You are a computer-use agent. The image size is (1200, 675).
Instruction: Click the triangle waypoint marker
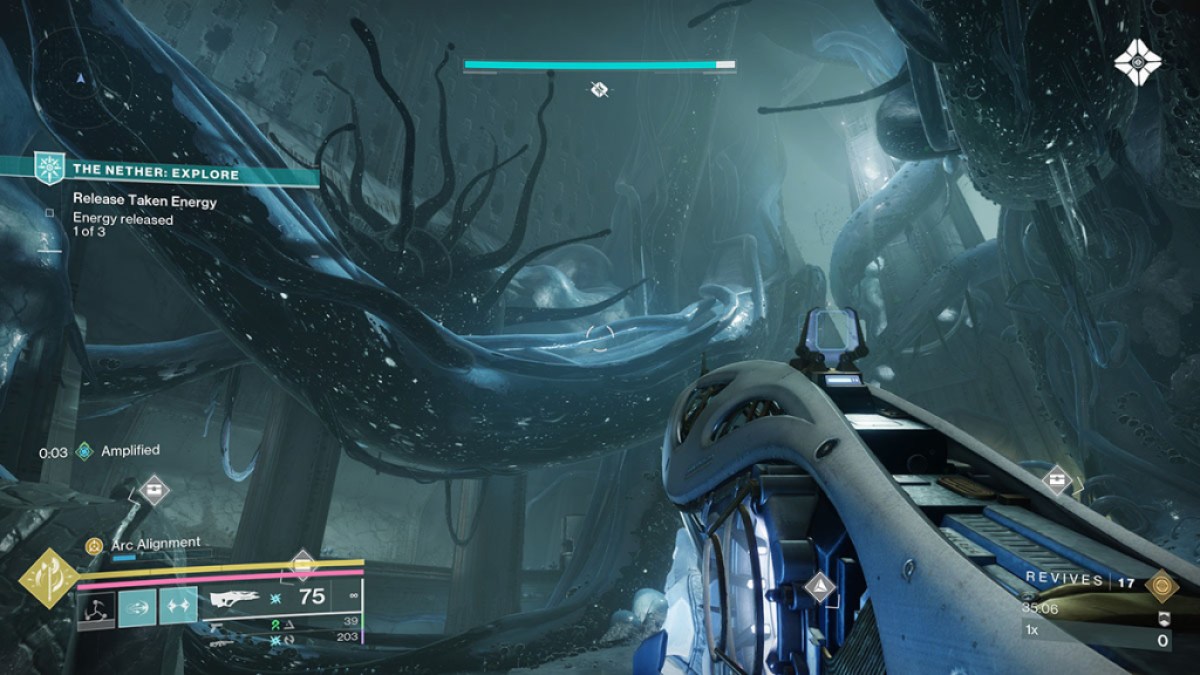tap(820, 587)
